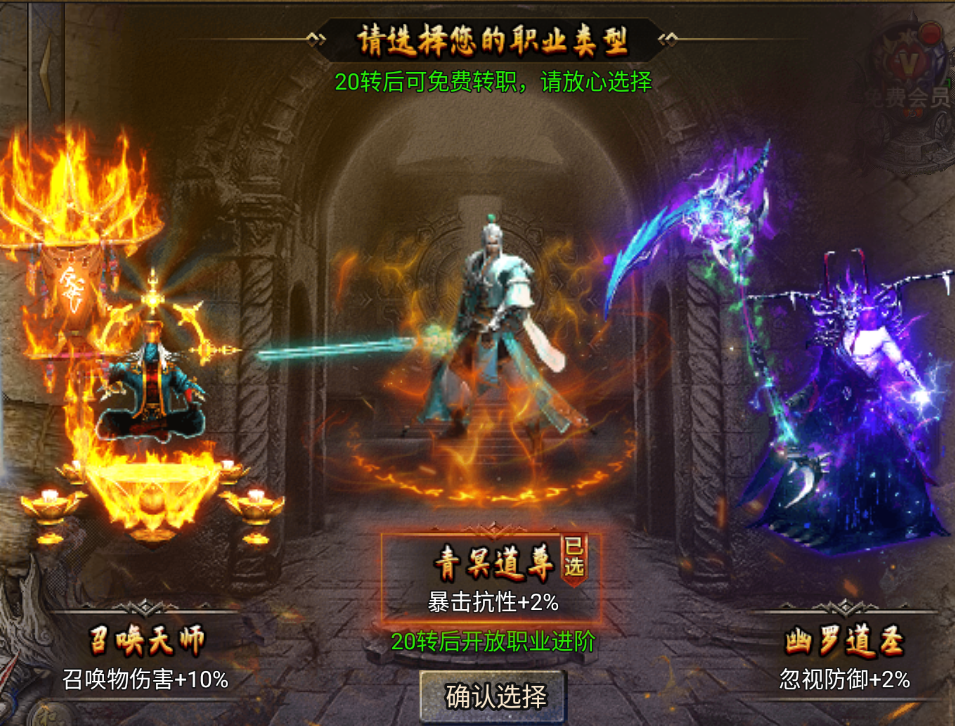Viewport: 955px width, 726px height.
Task: Click the left arrow on side panel
Action: (x=44, y=66)
